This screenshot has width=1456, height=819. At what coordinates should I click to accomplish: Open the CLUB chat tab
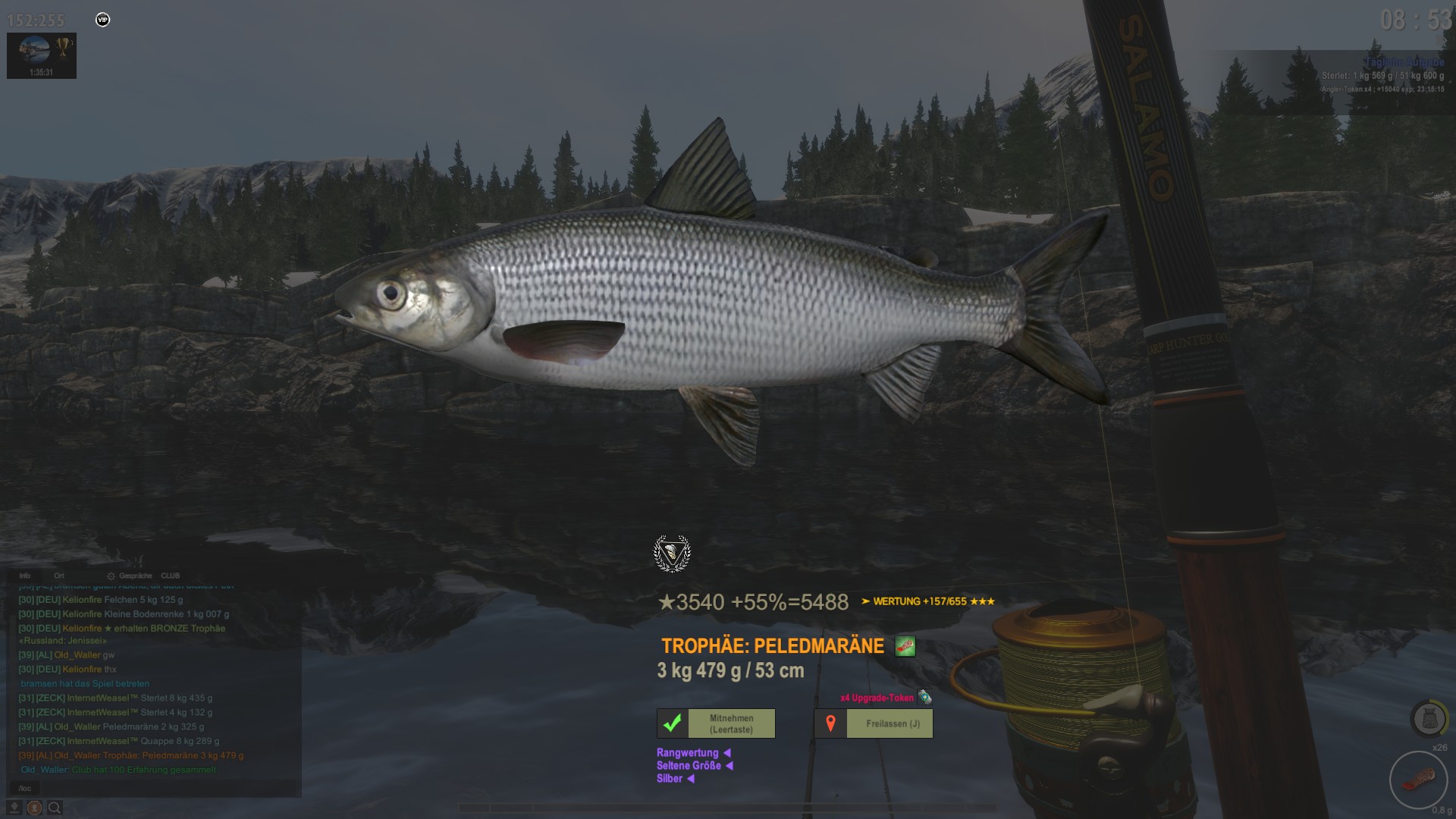pos(170,576)
